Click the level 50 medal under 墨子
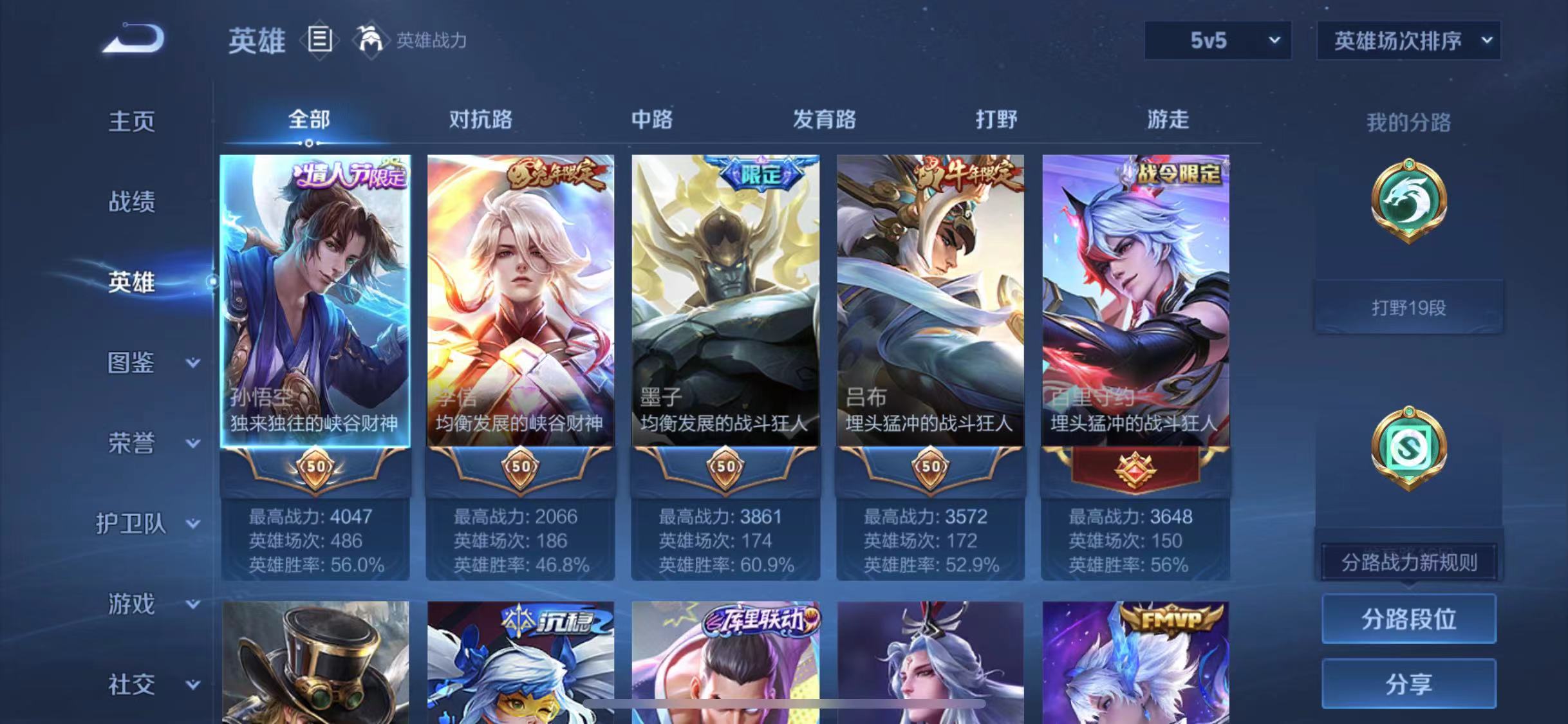Viewport: 1568px width, 724px height. pyautogui.click(x=726, y=468)
